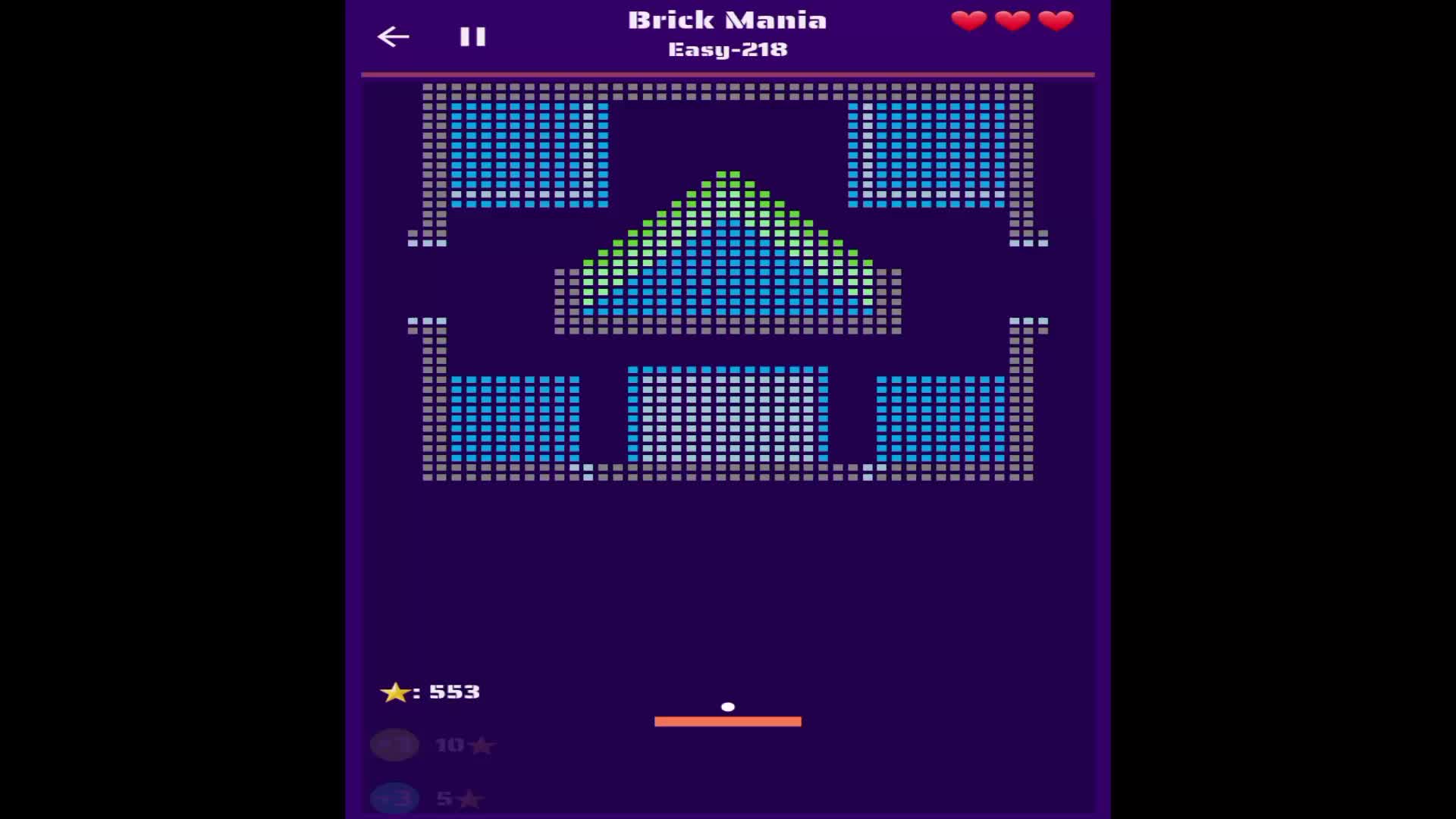
Task: Click the orange paddle
Action: pos(728,721)
